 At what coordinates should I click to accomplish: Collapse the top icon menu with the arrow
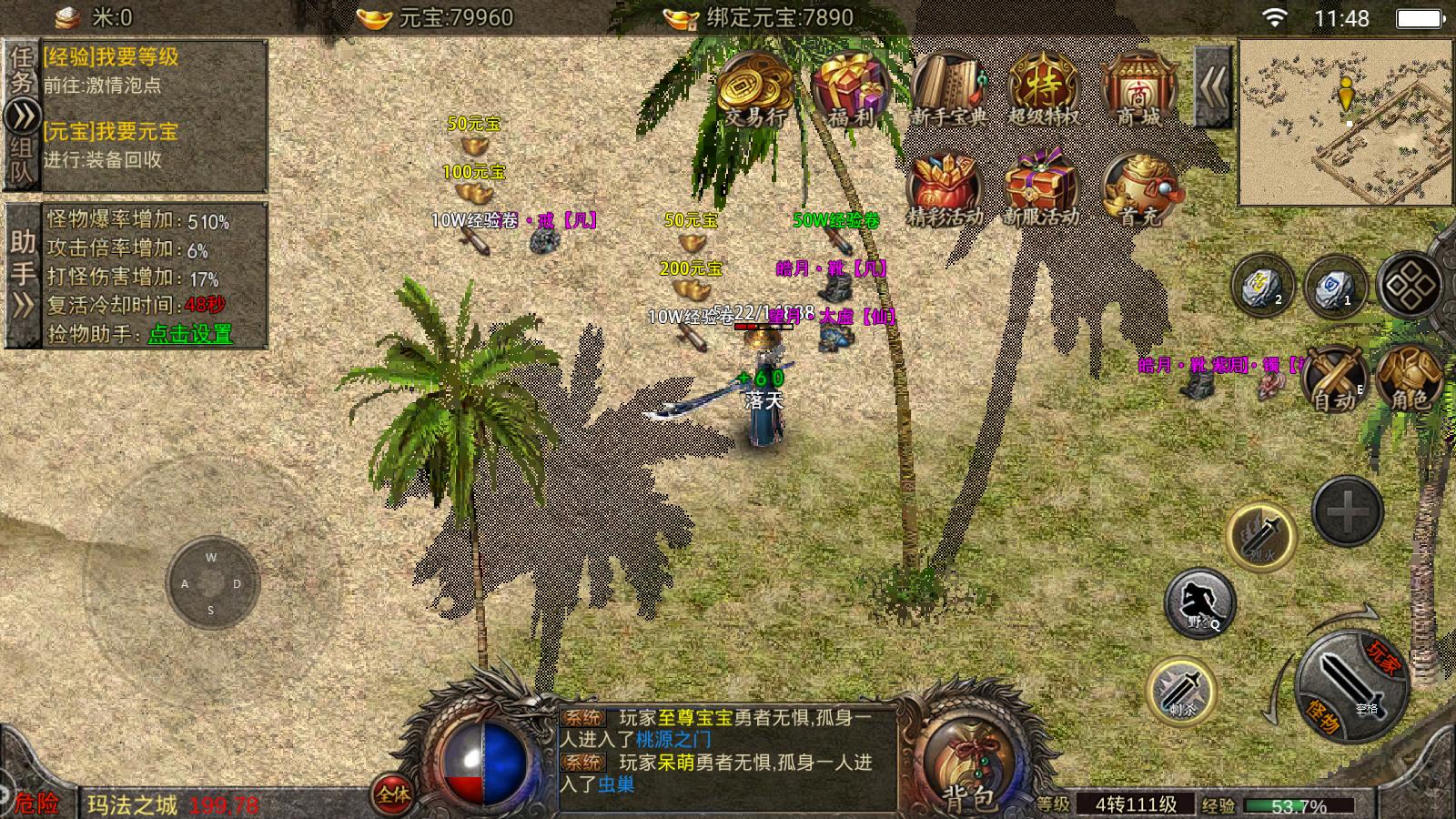click(x=1213, y=87)
